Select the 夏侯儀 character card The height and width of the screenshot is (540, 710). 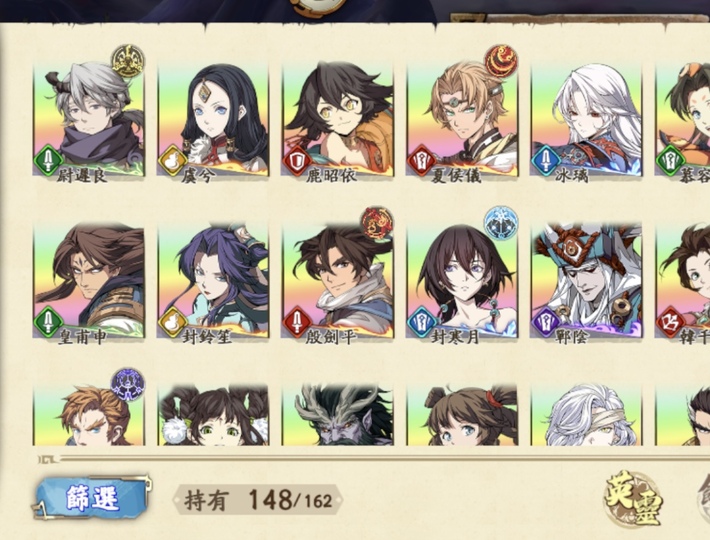pos(462,118)
